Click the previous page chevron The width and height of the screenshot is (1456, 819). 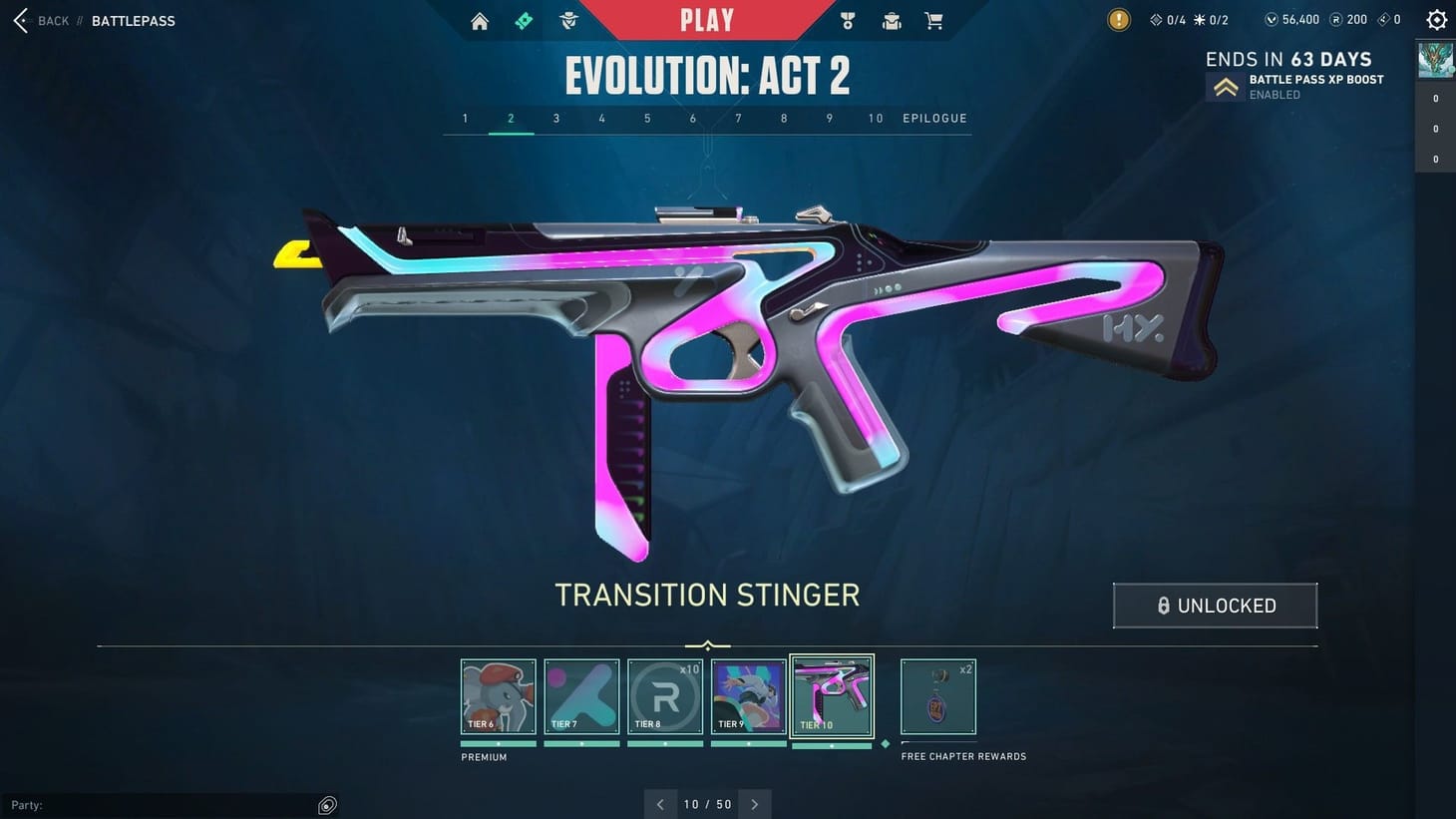(659, 804)
